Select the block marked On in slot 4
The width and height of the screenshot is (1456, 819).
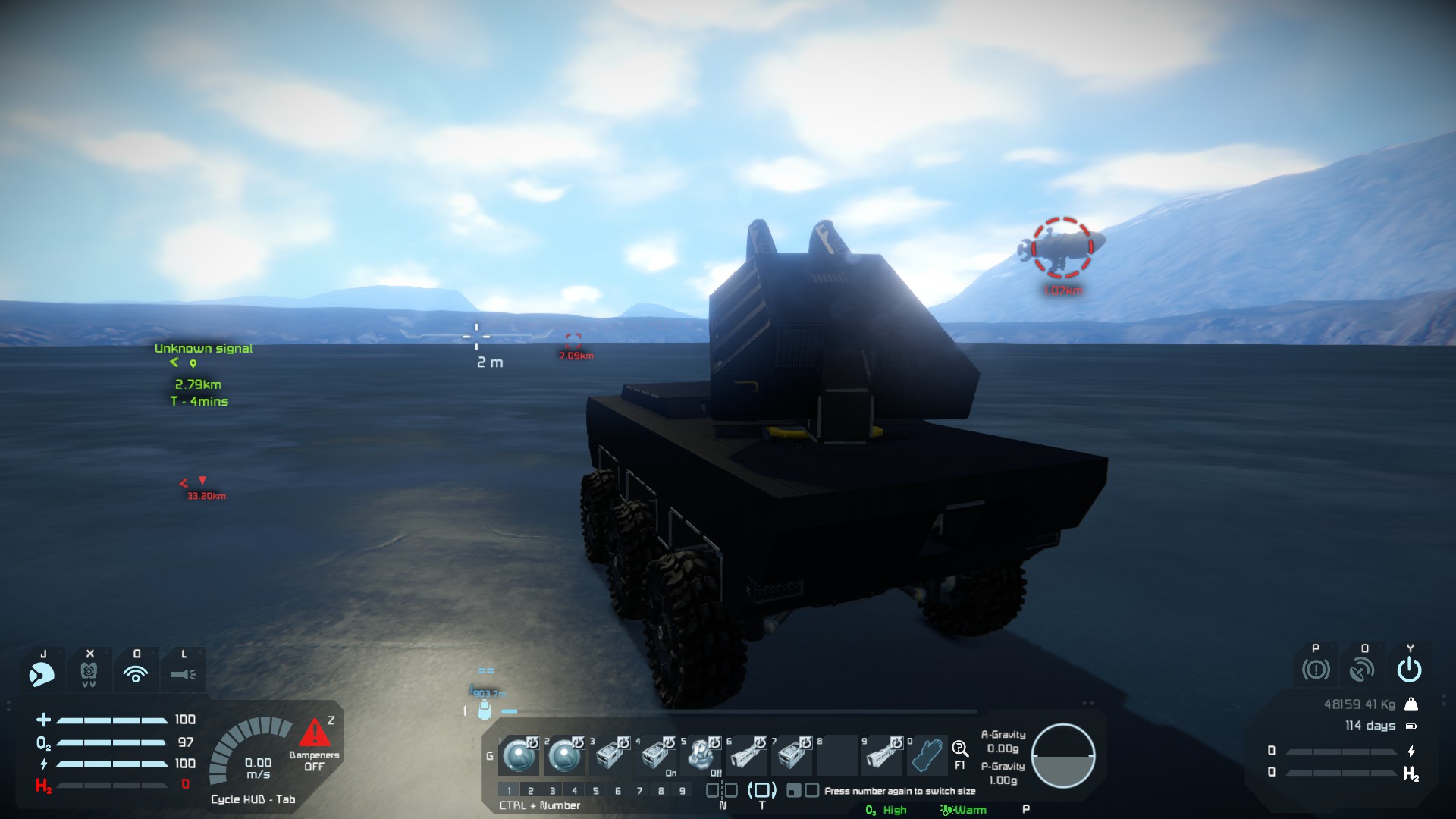coord(655,755)
